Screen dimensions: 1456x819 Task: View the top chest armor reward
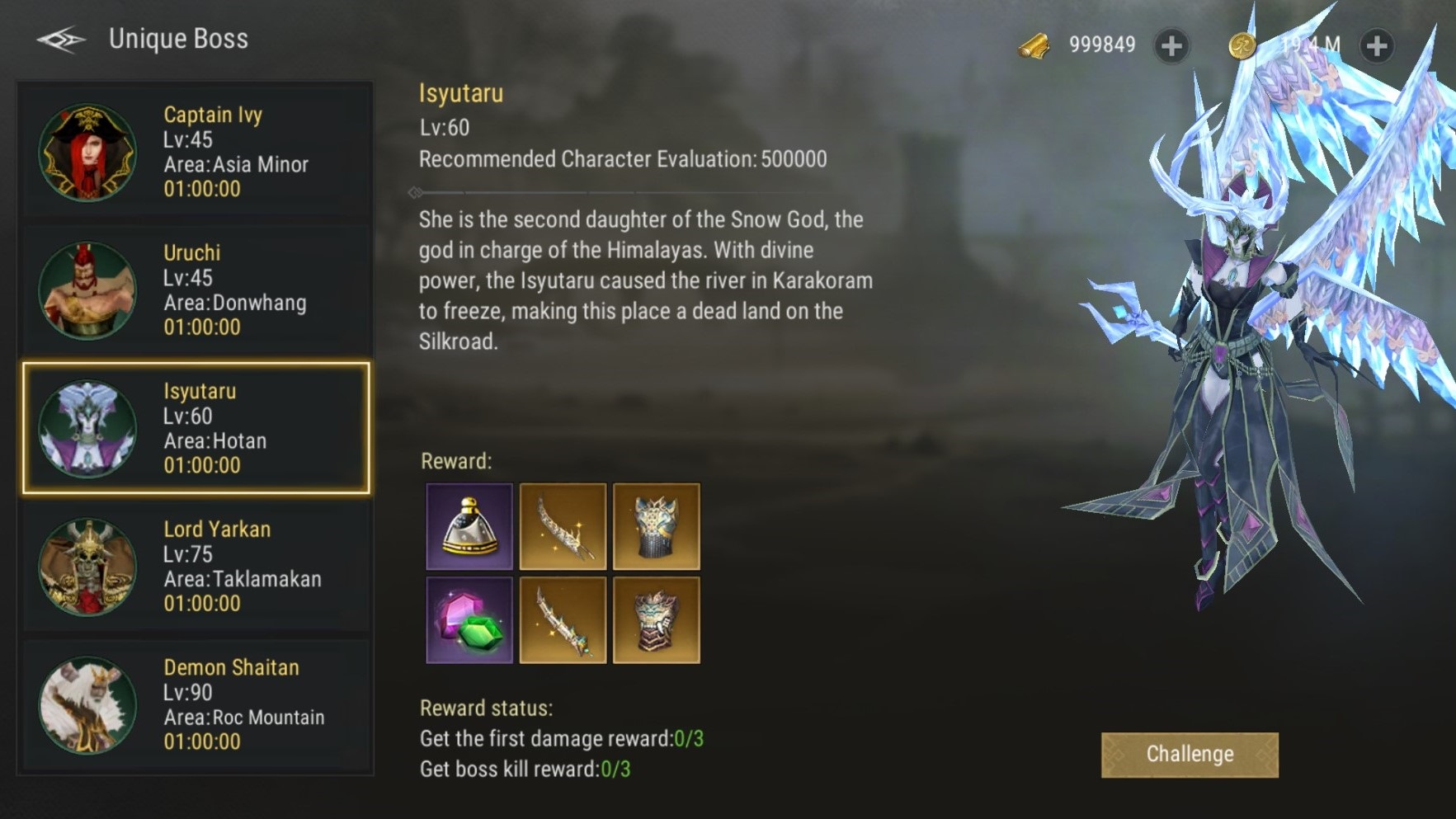click(656, 527)
